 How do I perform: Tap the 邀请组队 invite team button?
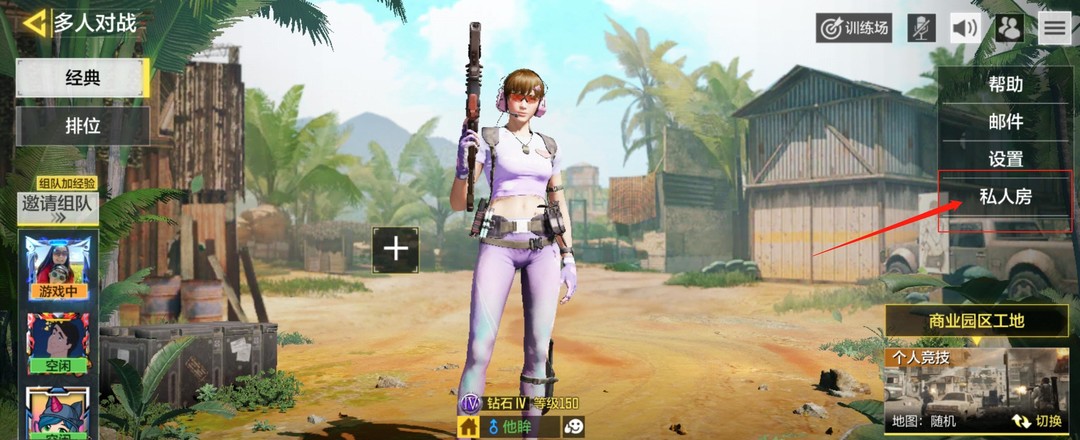click(57, 206)
